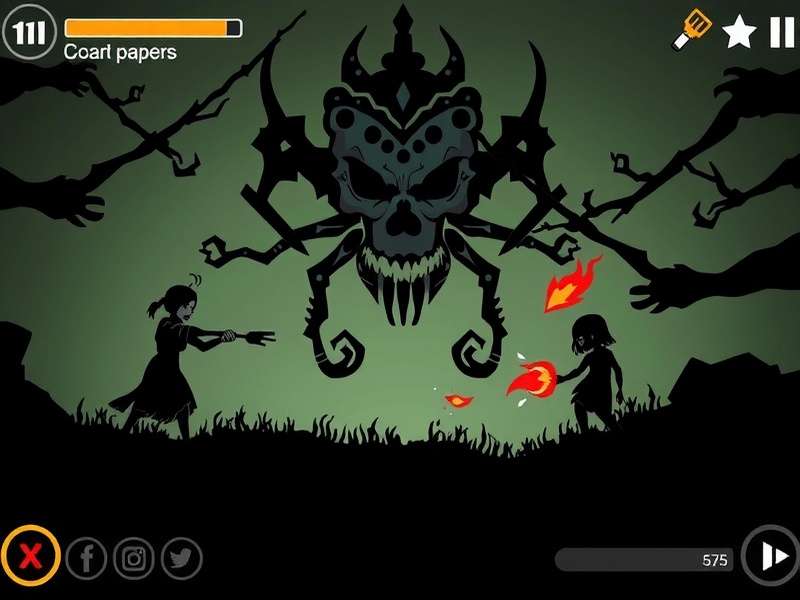Hit the skip-forward play button
This screenshot has width=800, height=600.
tap(771, 556)
